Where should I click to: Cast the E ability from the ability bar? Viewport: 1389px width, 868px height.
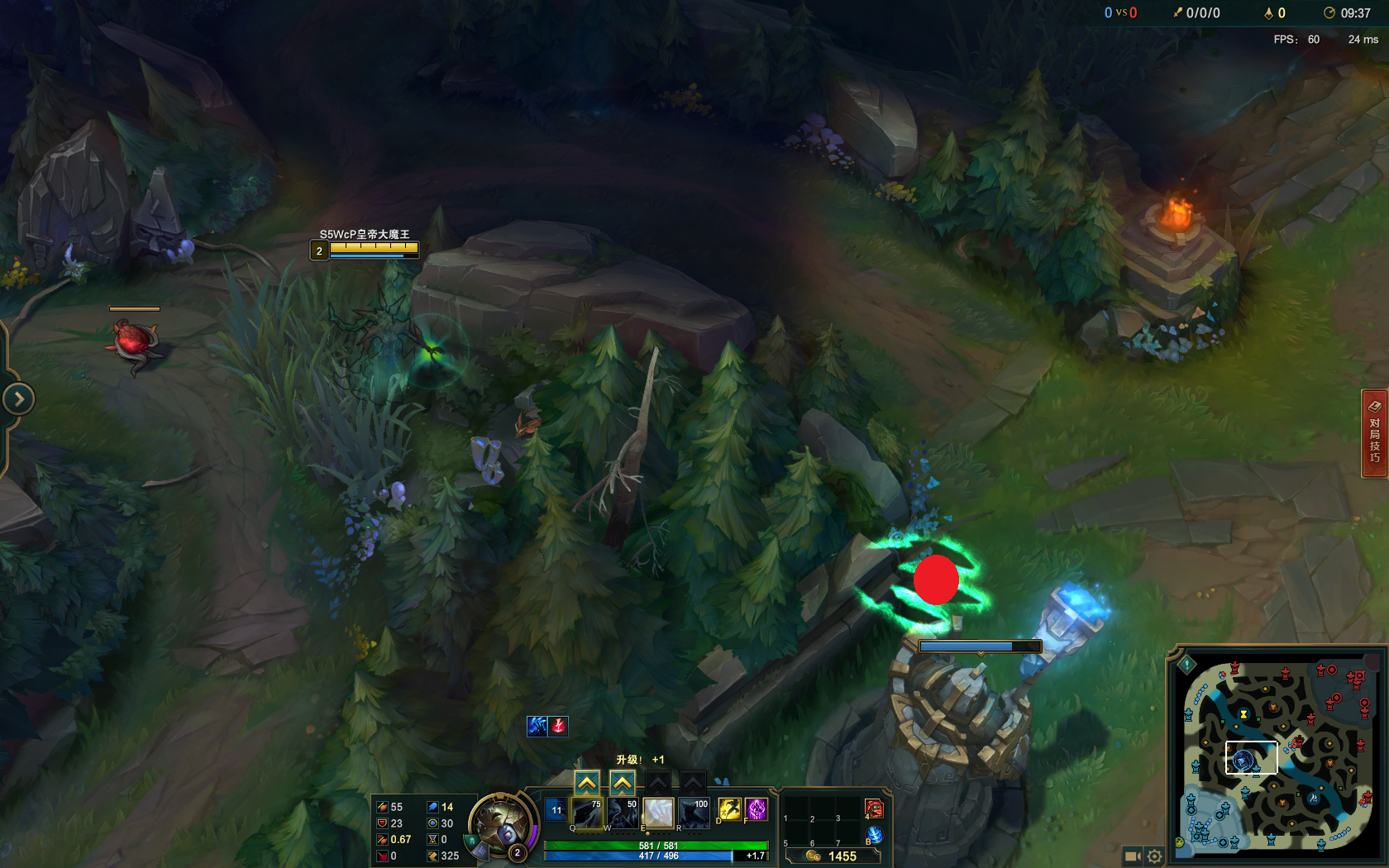coord(658,813)
